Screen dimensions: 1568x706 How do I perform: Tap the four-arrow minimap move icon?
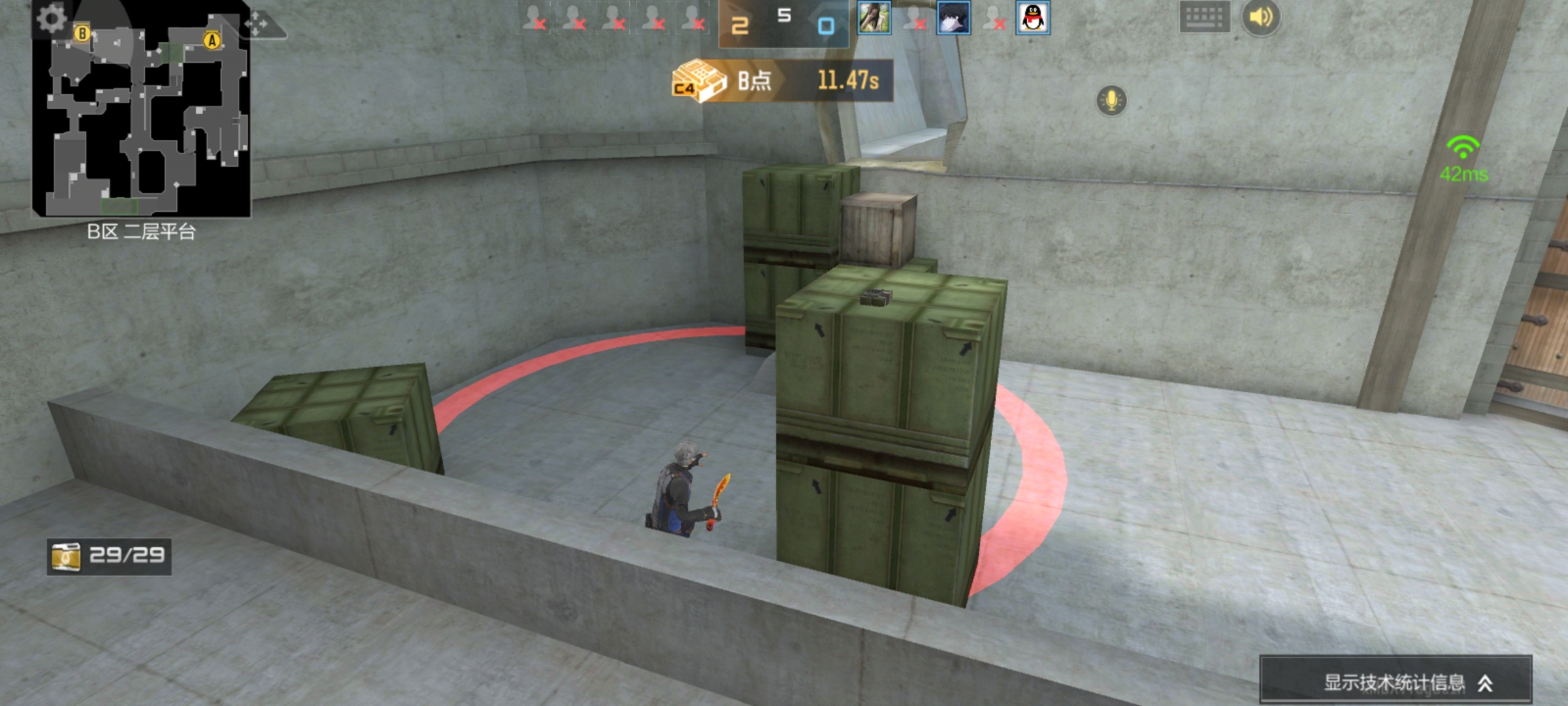(x=256, y=25)
